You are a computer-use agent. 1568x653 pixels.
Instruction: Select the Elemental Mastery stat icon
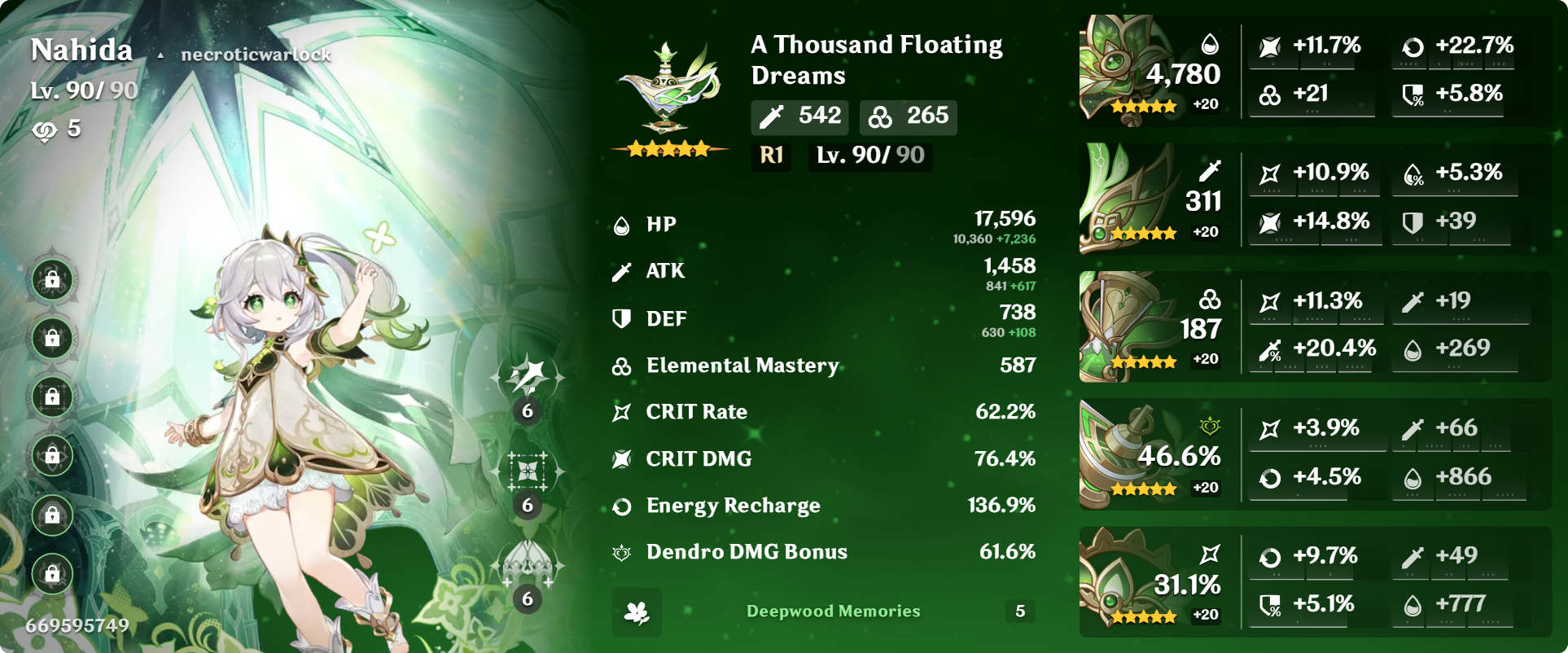click(620, 366)
